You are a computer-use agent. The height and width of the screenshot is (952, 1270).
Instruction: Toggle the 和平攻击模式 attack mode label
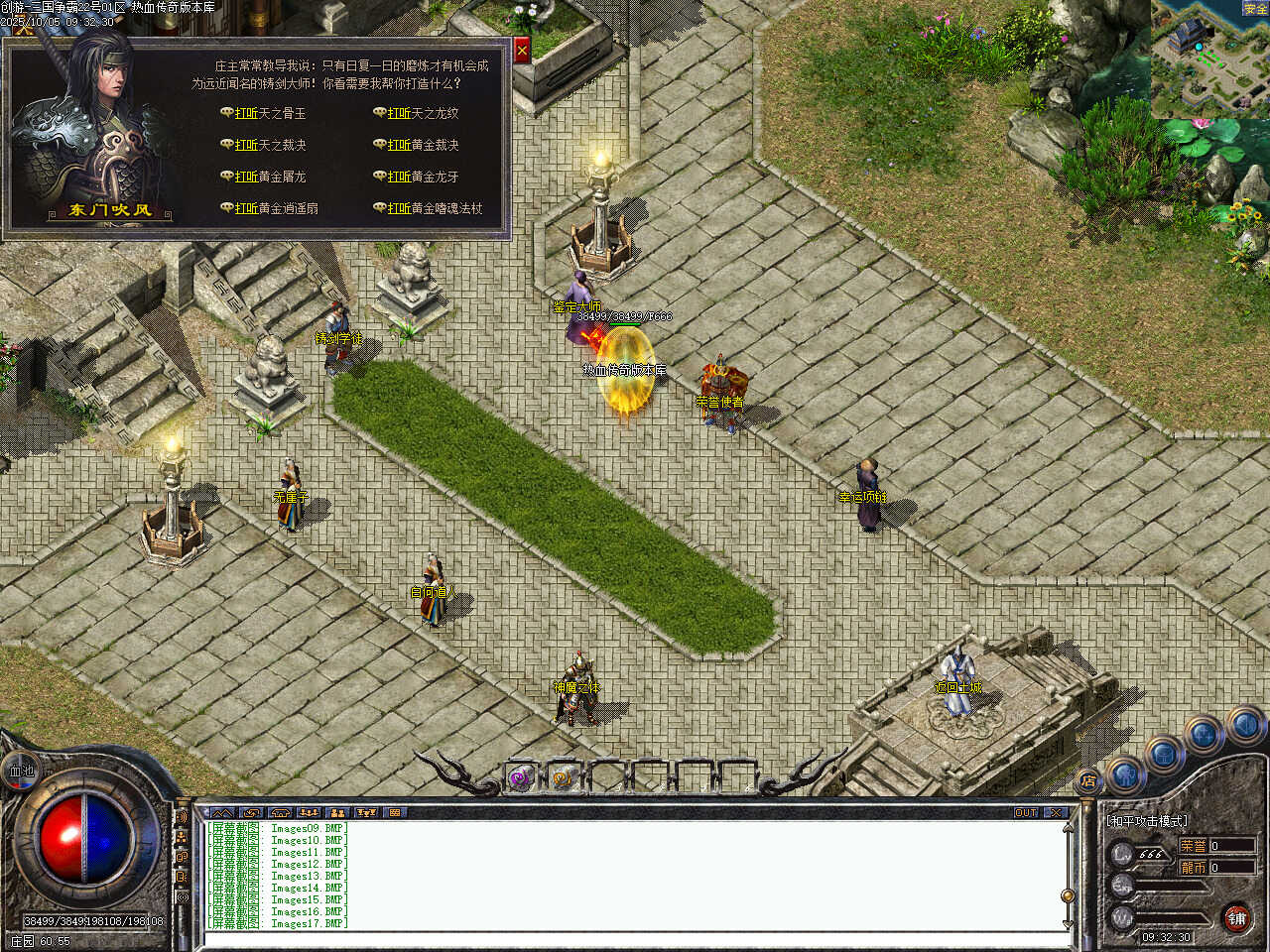[x=1147, y=821]
